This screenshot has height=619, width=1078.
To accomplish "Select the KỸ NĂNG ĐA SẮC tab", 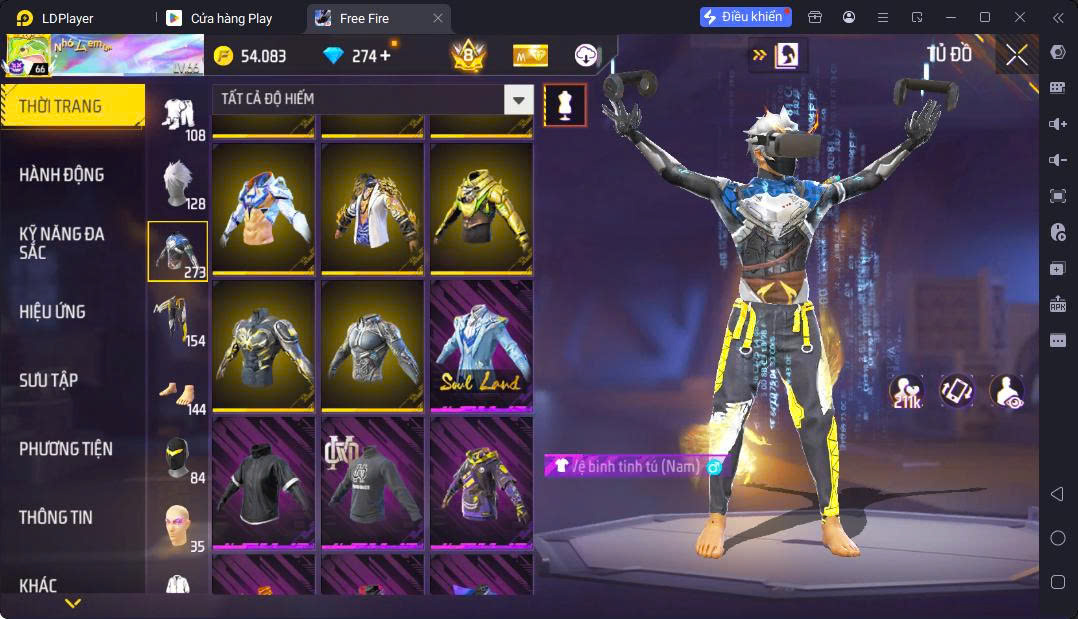I will (62, 243).
